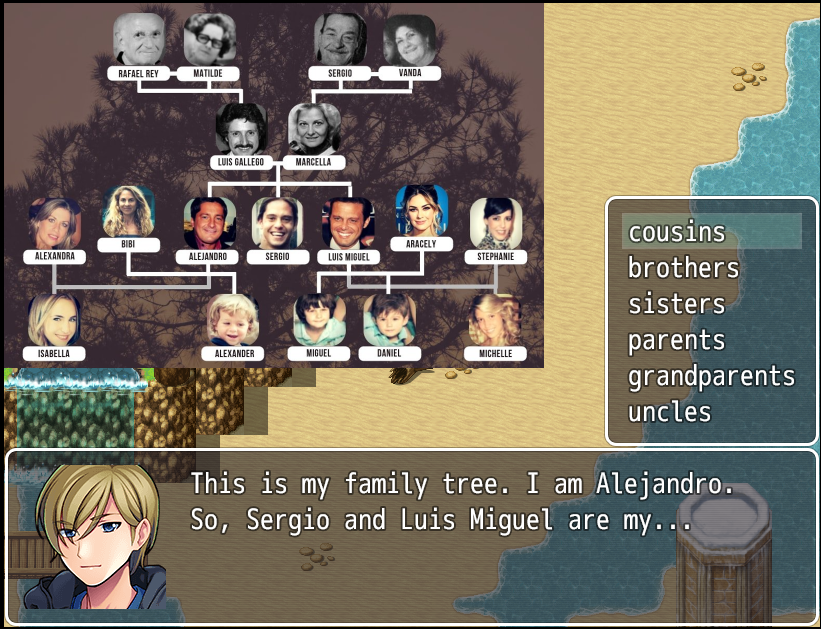Pick the "sisters" option
821x629 pixels.
(676, 304)
